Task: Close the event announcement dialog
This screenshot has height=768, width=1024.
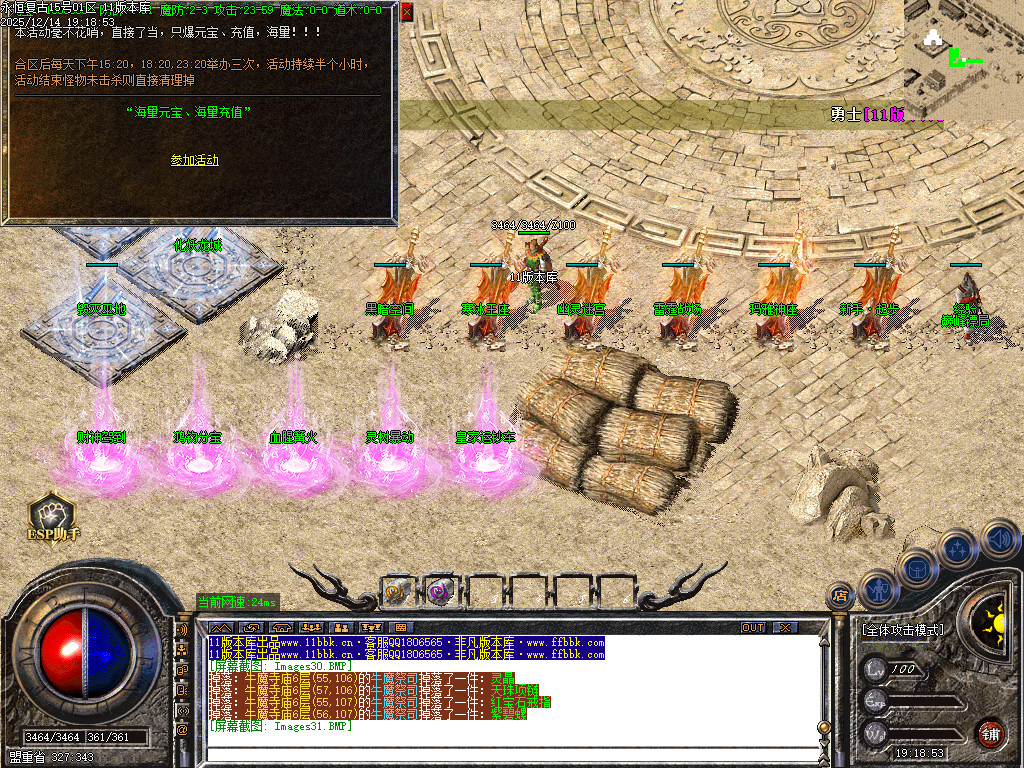Action: (406, 12)
